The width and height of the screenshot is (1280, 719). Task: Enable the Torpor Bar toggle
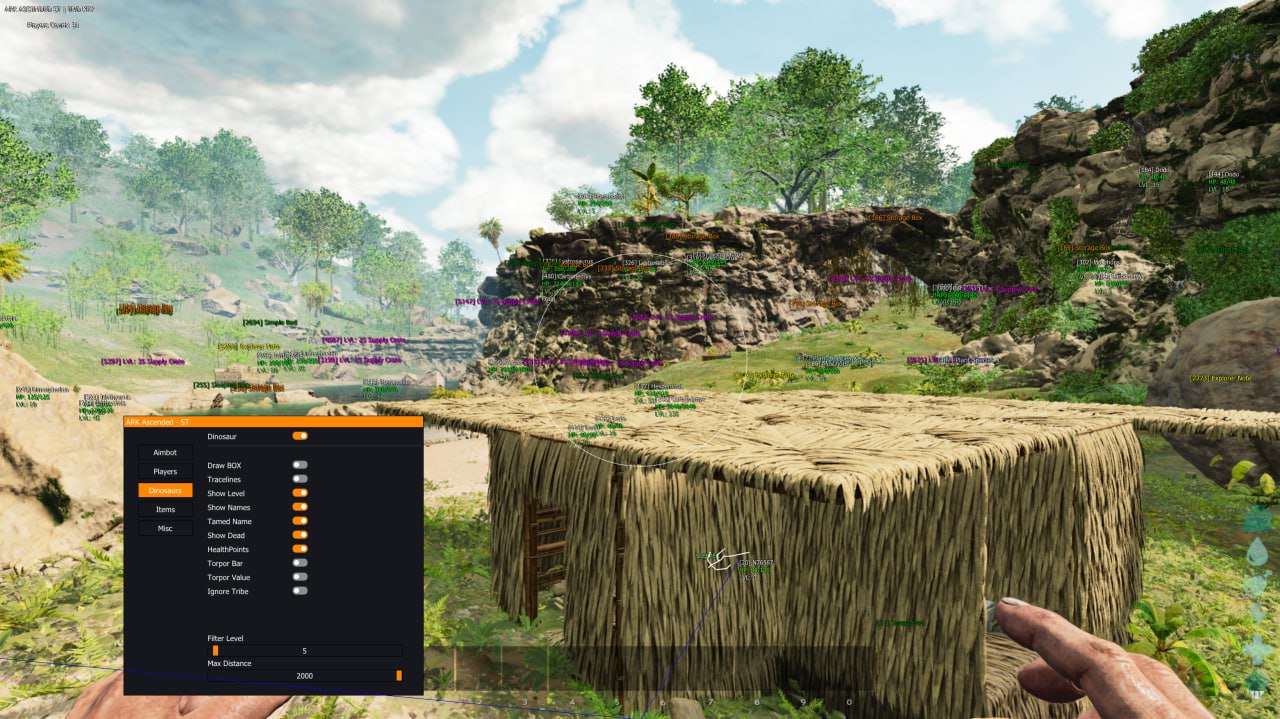(300, 563)
